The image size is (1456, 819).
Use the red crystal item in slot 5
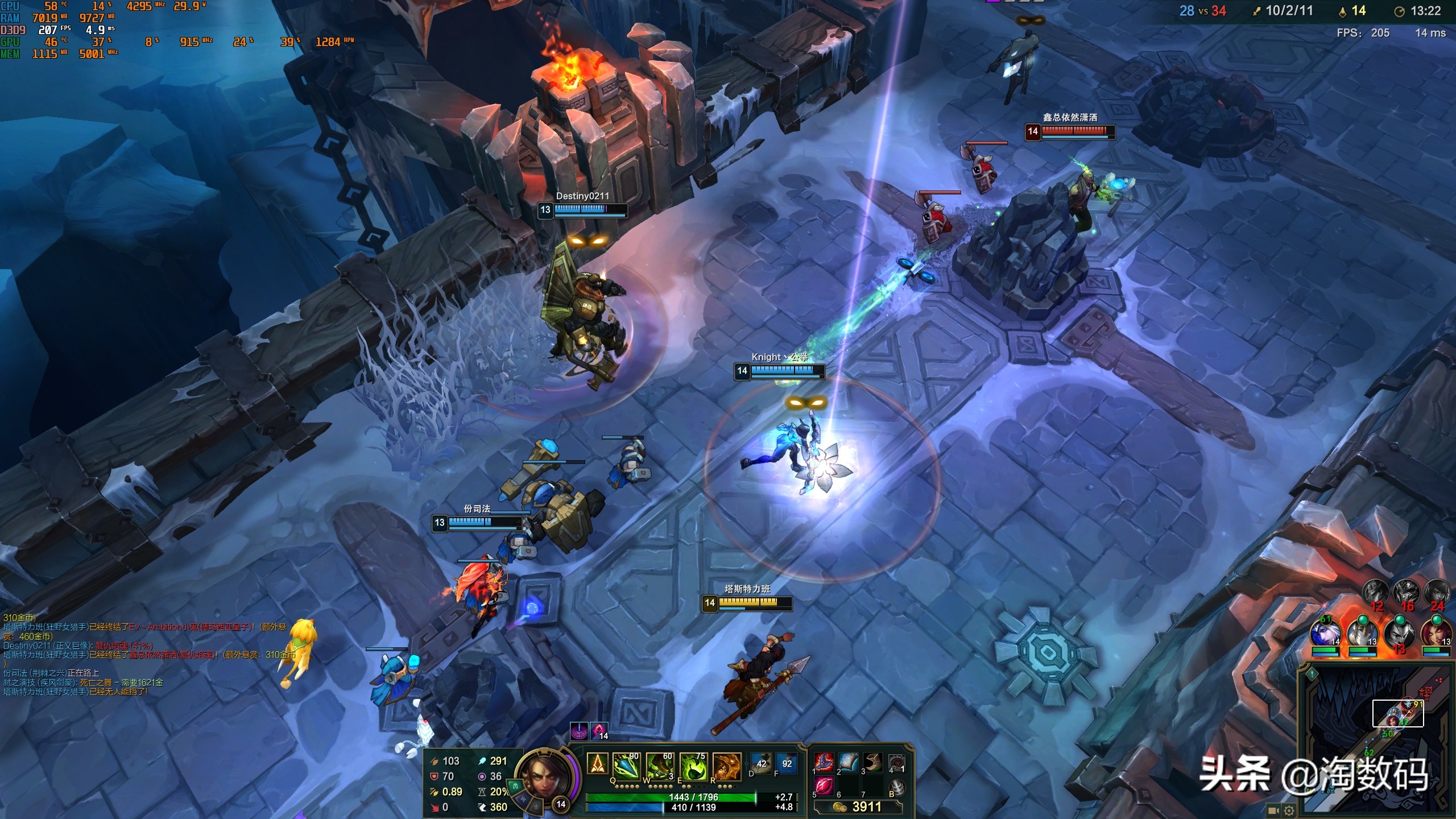(x=824, y=787)
